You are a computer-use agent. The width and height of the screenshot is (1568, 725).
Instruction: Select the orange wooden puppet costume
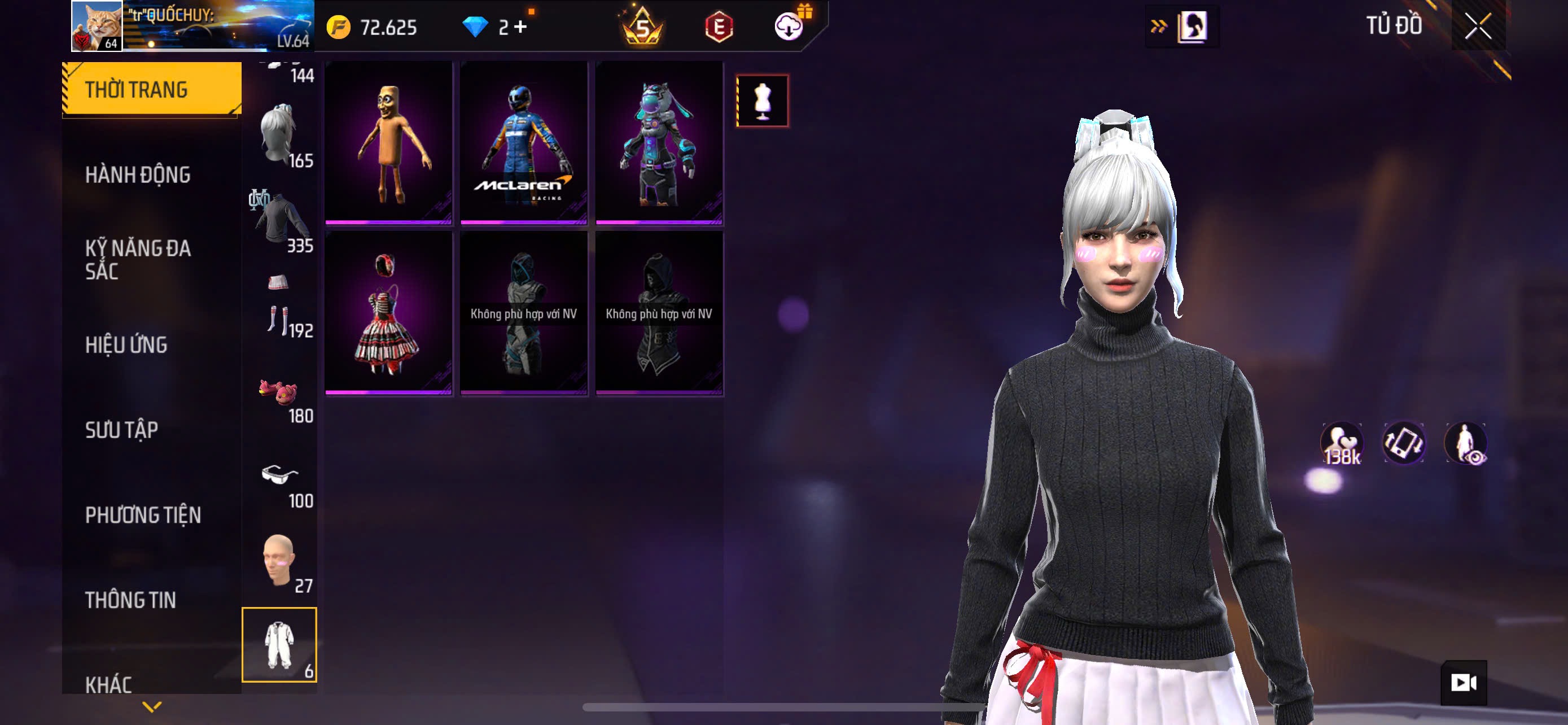(x=388, y=142)
